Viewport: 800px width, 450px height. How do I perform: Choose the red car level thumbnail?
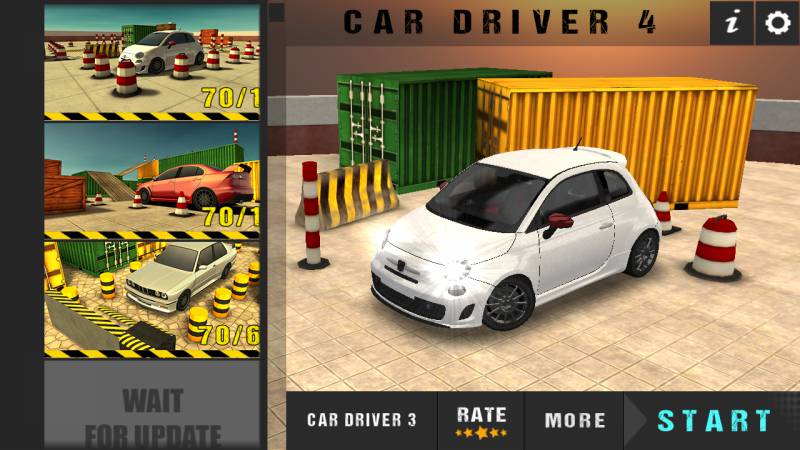152,178
